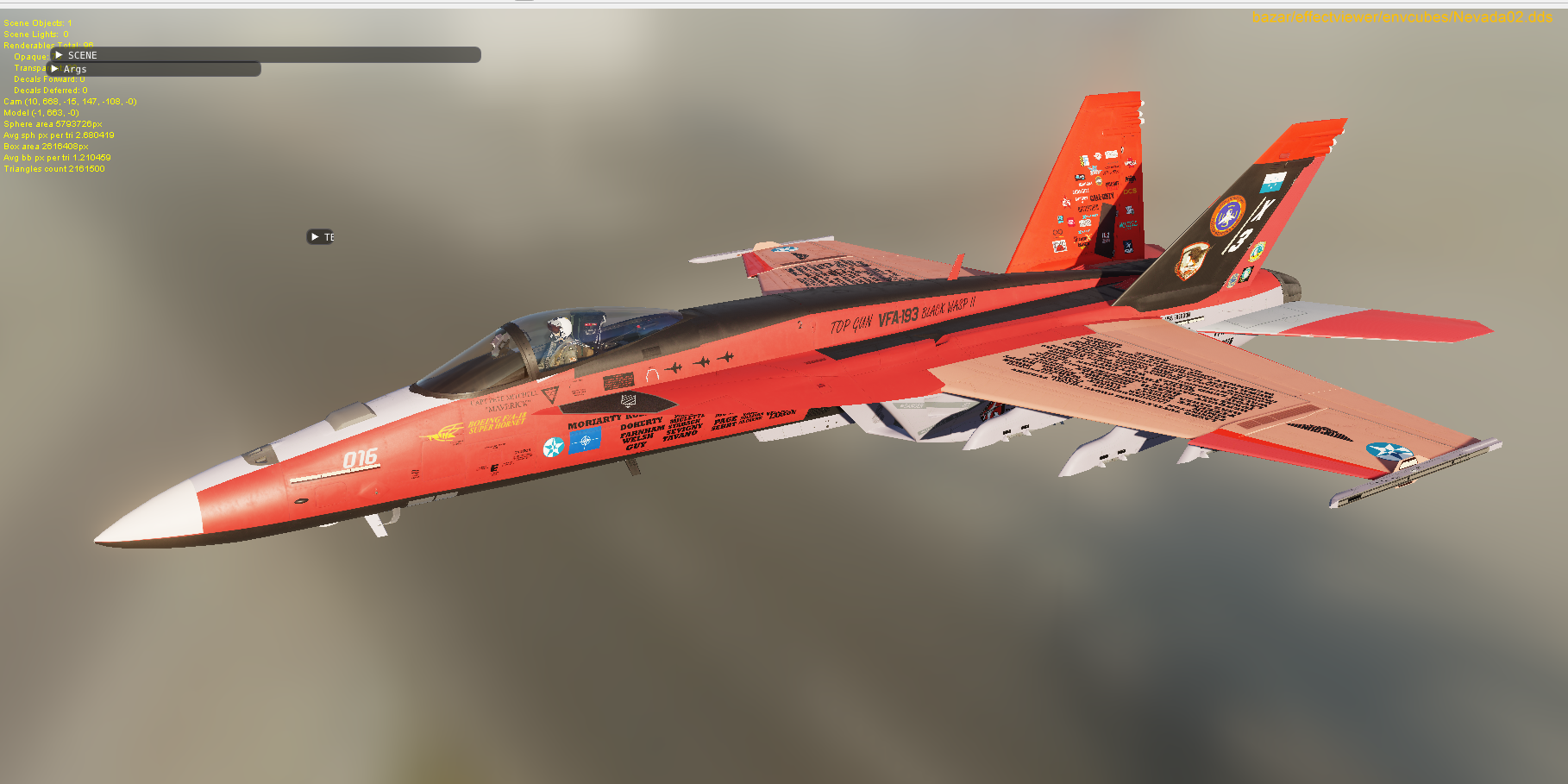Click the TE play-arrow icon

tap(313, 235)
